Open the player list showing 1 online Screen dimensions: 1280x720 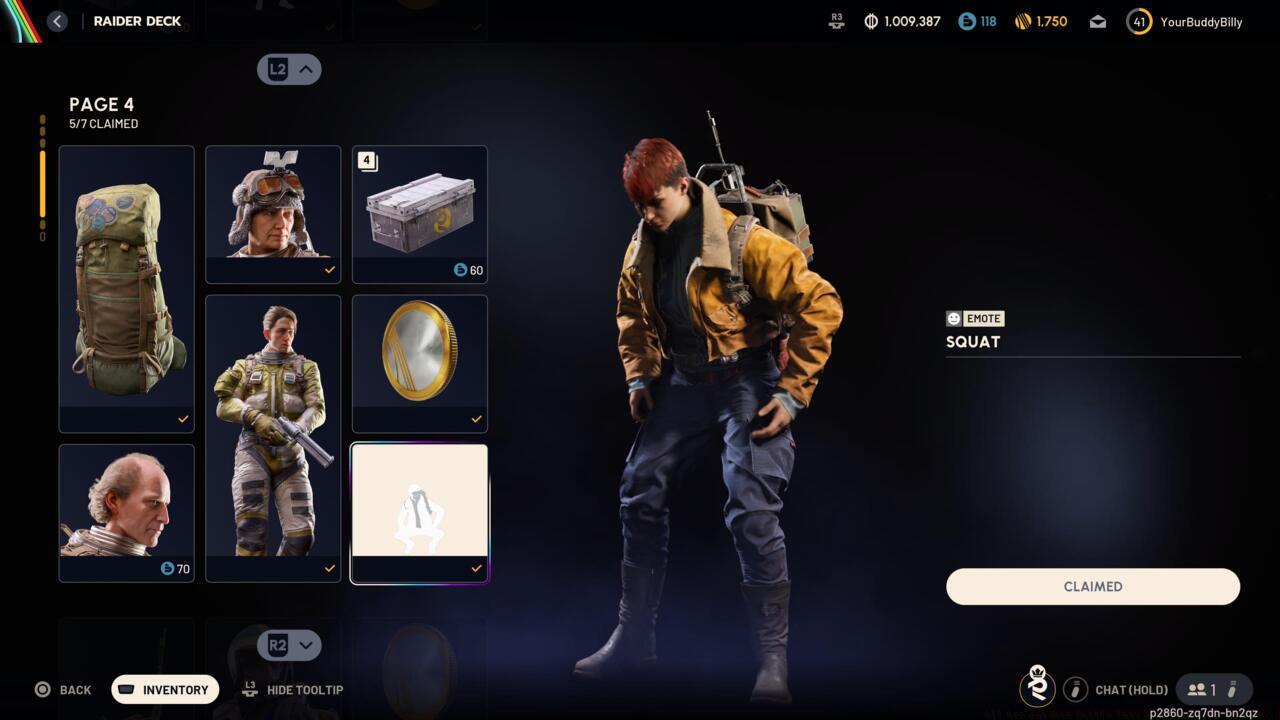pos(1205,689)
